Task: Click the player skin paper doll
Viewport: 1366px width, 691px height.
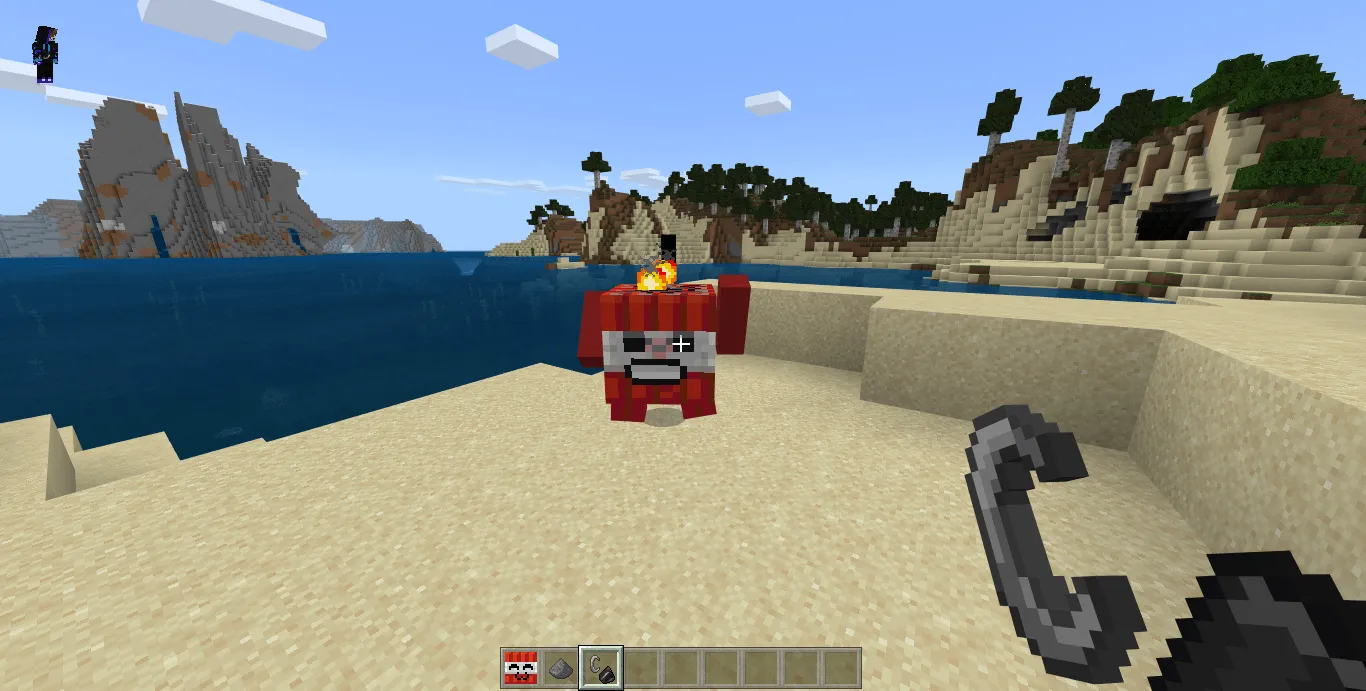Action: [46, 55]
